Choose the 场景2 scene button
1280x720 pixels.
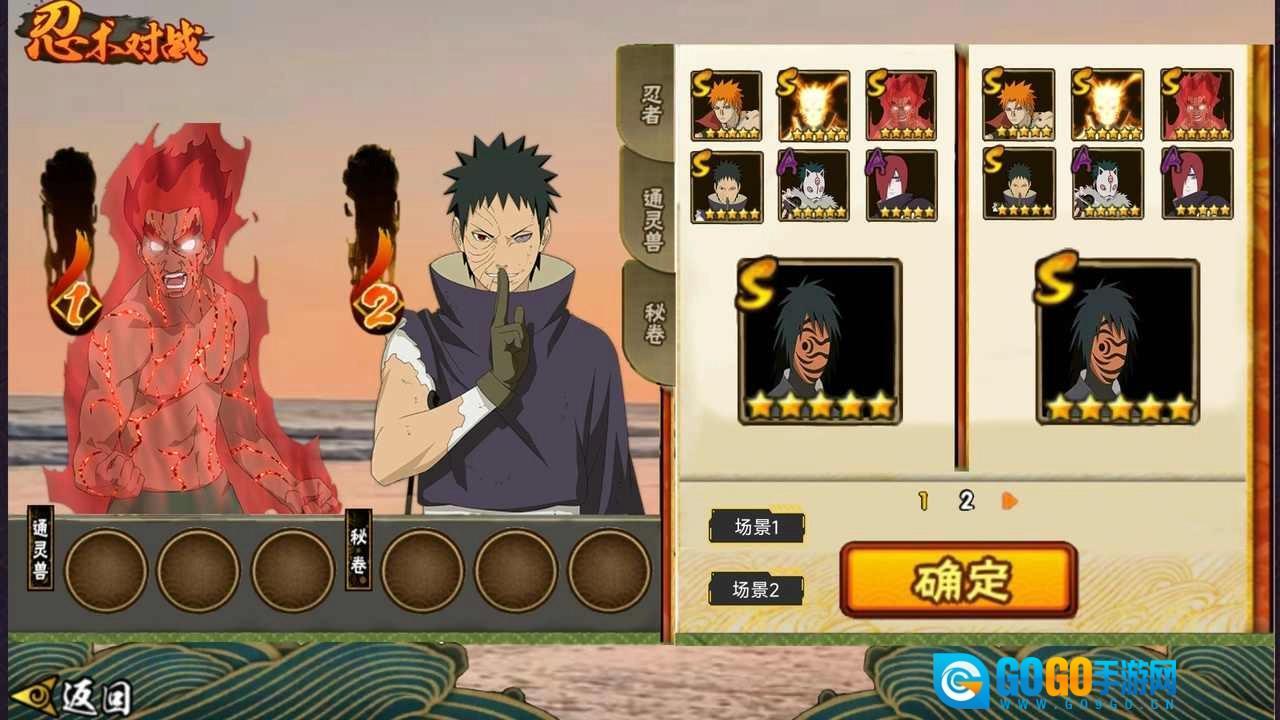tap(756, 589)
